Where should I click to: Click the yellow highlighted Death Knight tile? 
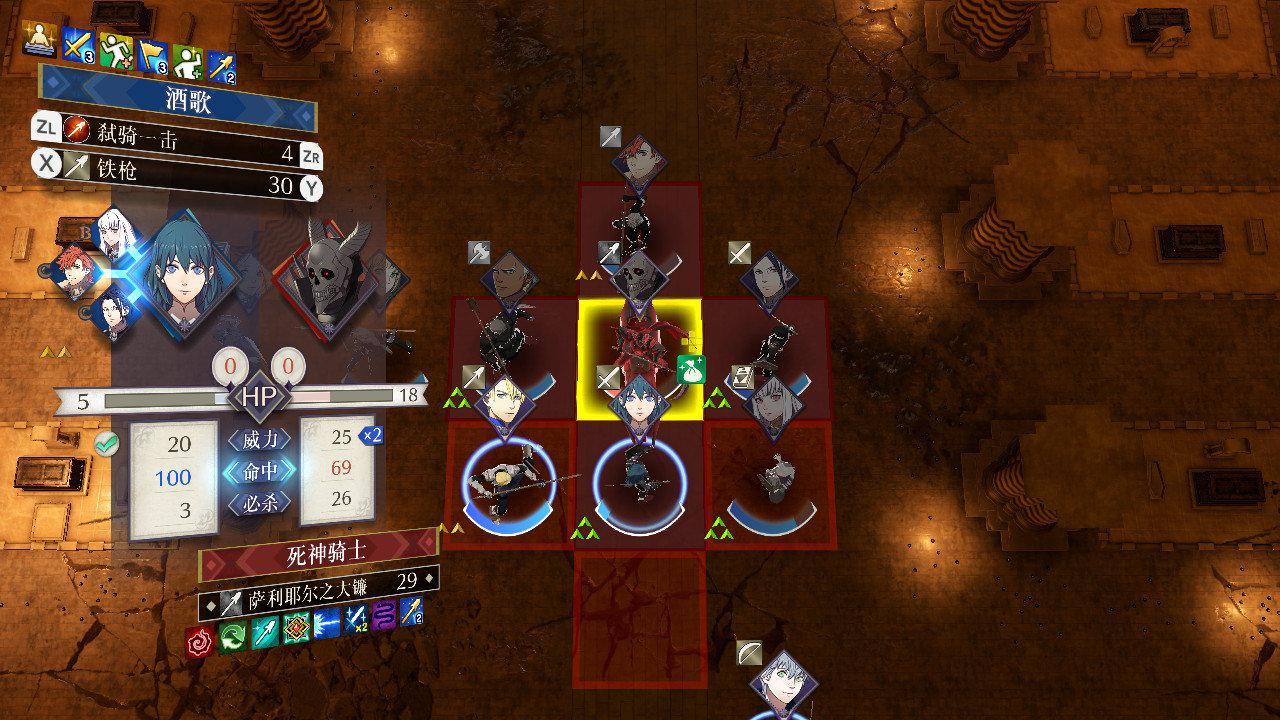pyautogui.click(x=640, y=360)
